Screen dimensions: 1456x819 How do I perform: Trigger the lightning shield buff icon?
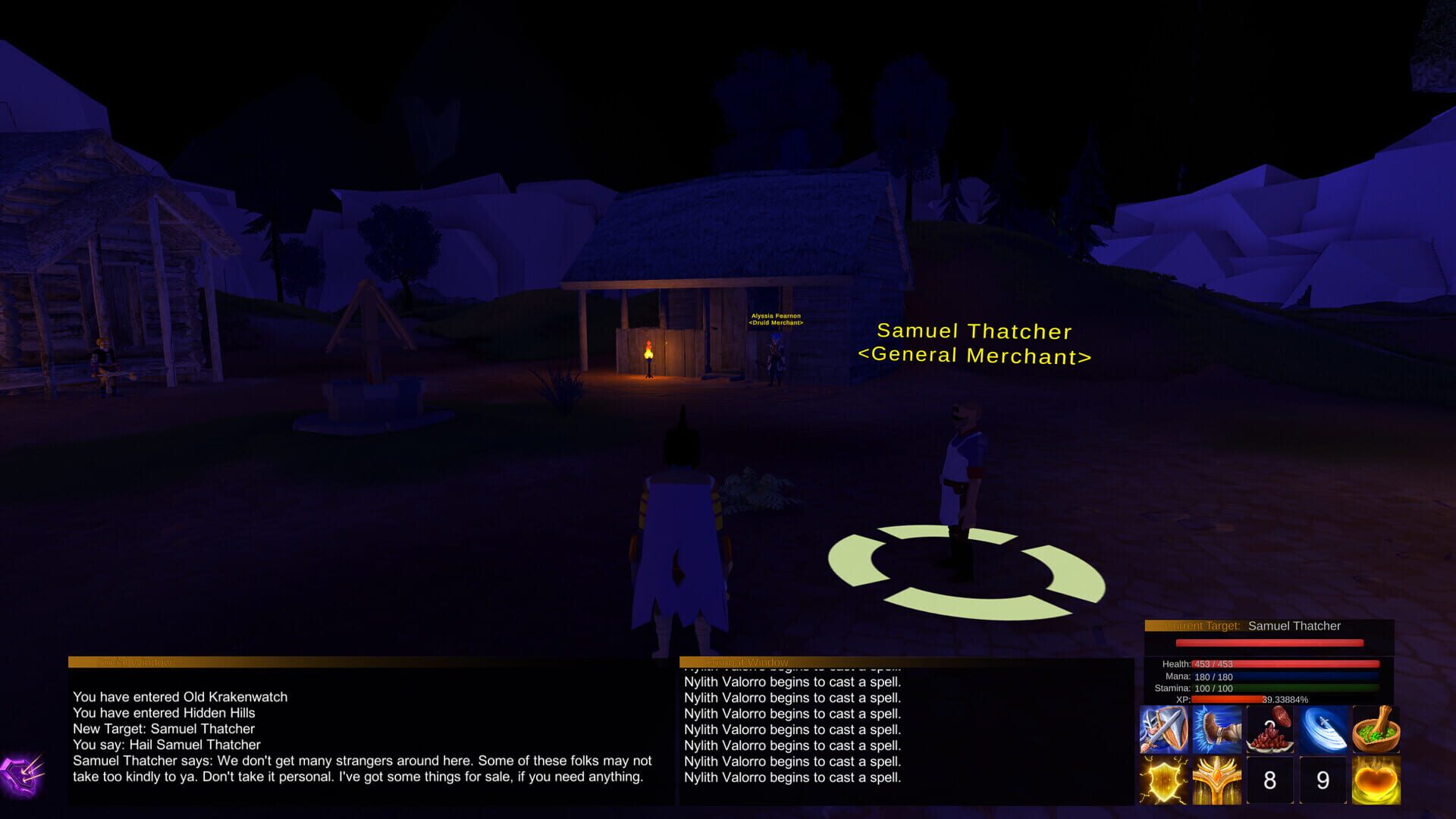pos(1164,780)
